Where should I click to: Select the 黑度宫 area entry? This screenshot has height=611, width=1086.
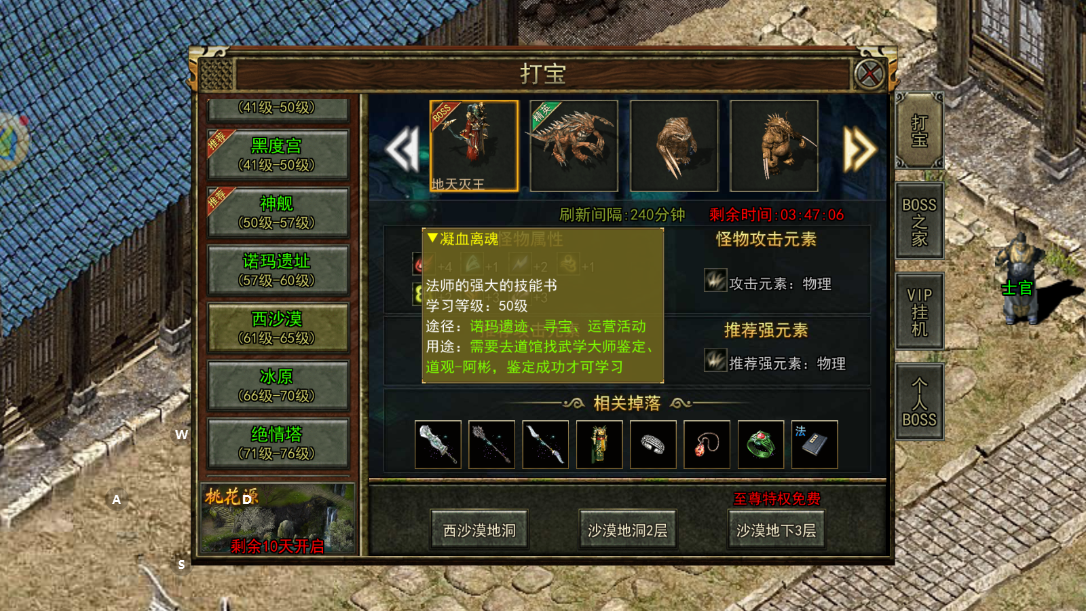277,154
